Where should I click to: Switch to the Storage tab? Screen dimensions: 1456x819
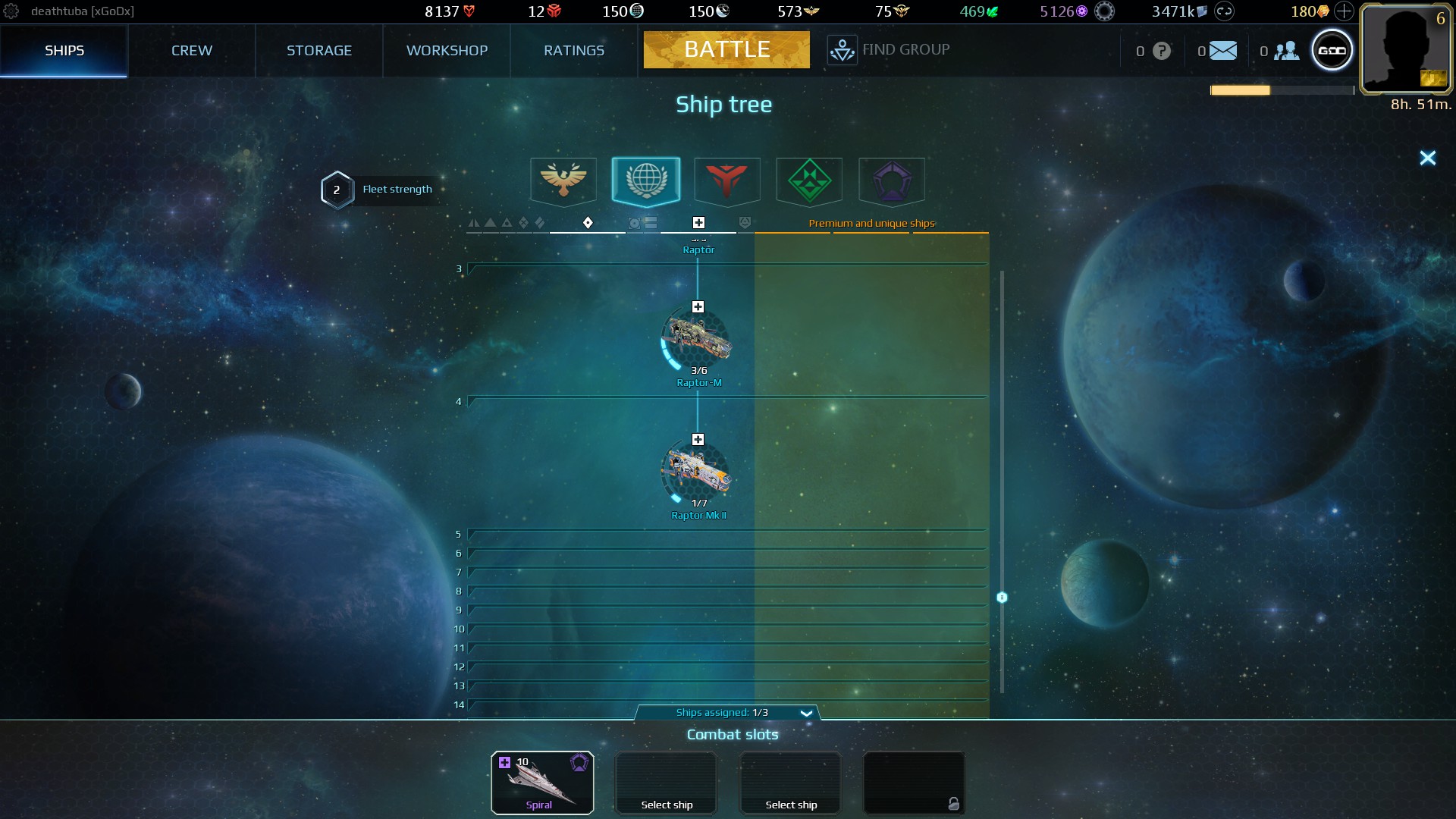pyautogui.click(x=318, y=50)
